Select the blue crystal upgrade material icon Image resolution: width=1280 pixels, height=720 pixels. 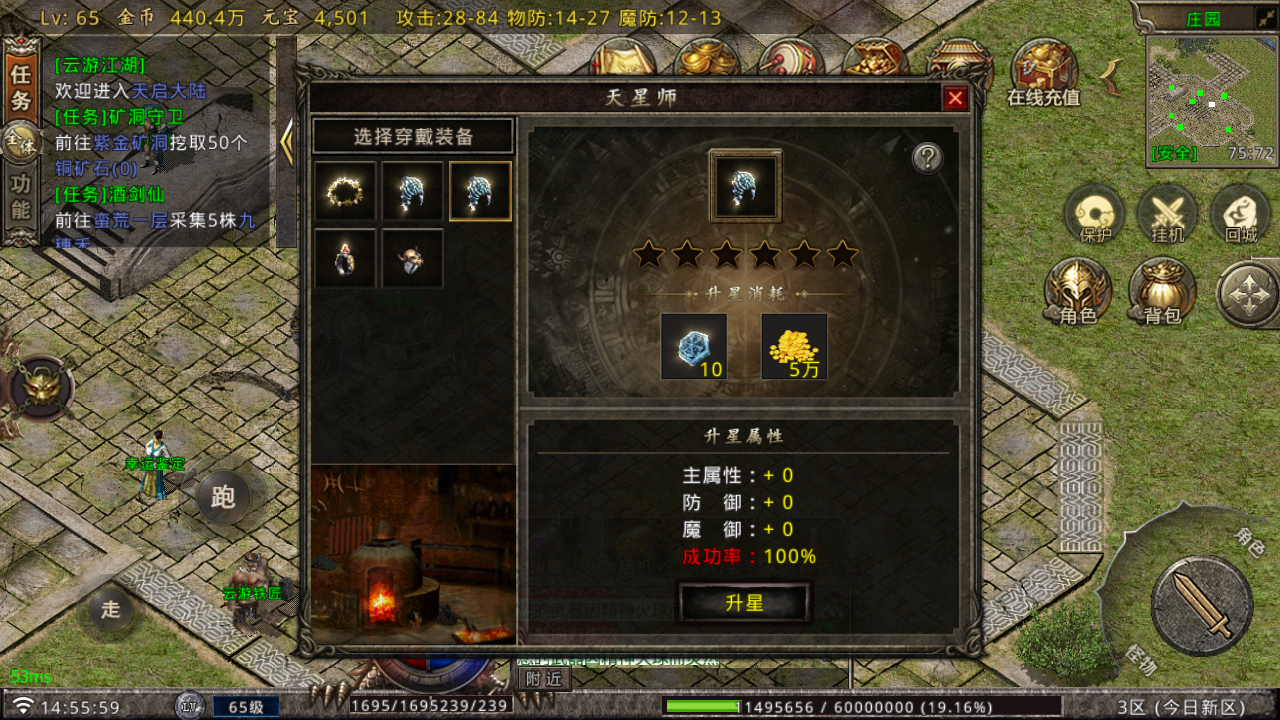[x=694, y=345]
